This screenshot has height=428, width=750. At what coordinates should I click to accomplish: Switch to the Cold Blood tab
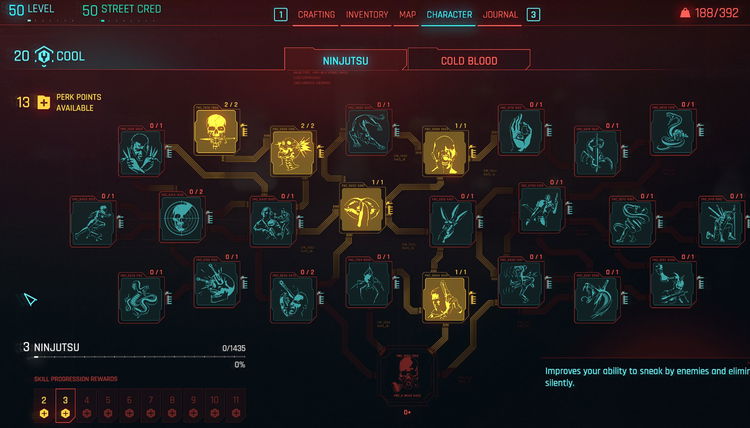pos(469,60)
